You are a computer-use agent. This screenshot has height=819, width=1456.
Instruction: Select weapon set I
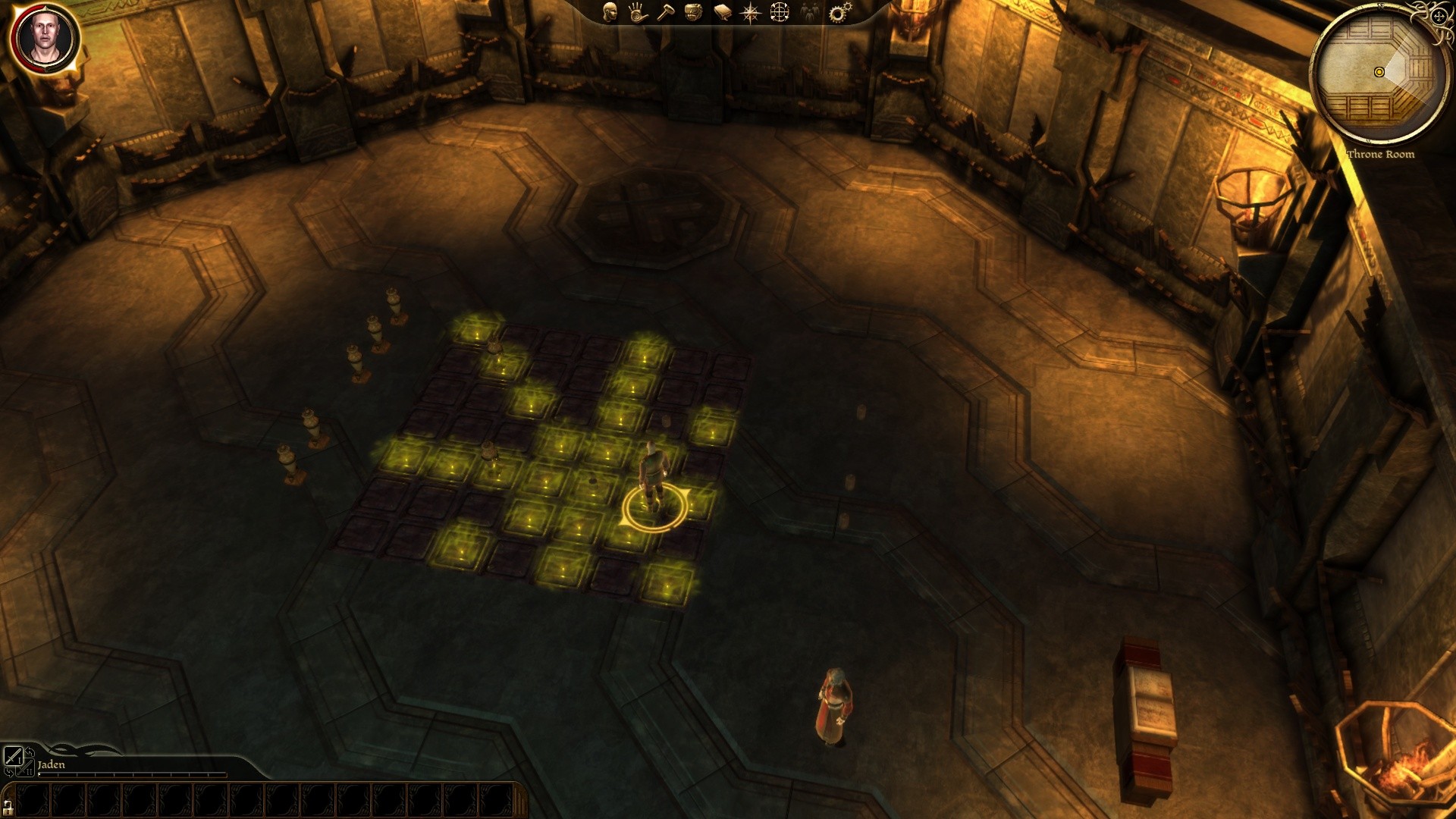tap(13, 756)
